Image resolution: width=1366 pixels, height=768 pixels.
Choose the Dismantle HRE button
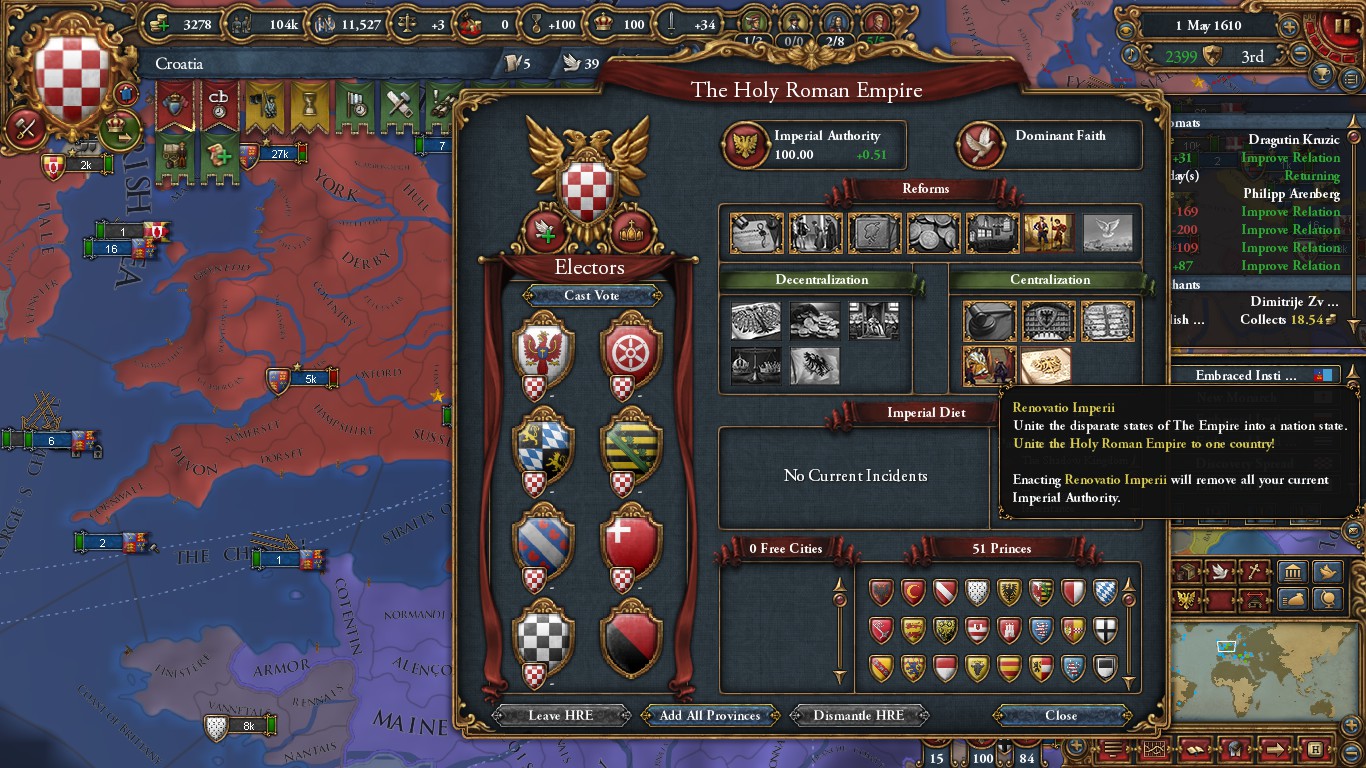pyautogui.click(x=859, y=715)
